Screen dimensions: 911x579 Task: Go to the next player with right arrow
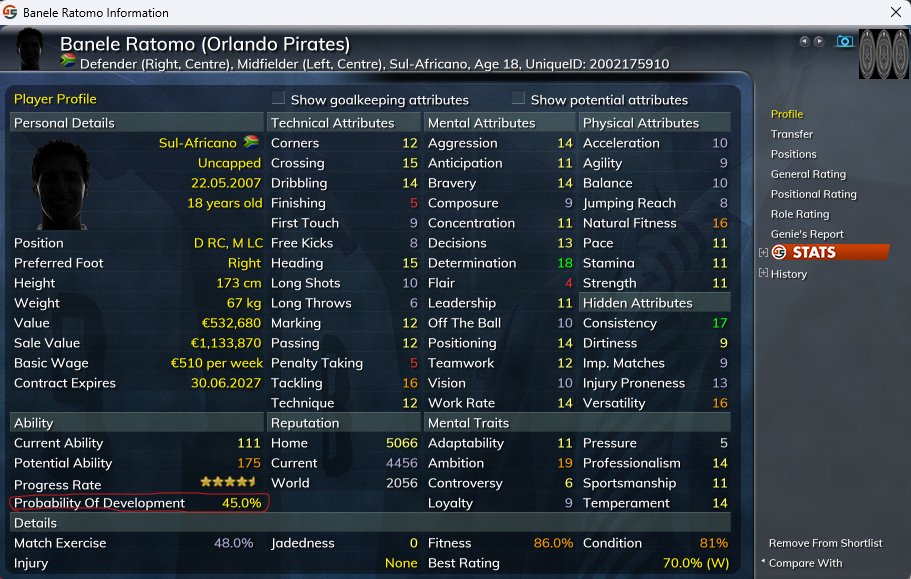[819, 41]
